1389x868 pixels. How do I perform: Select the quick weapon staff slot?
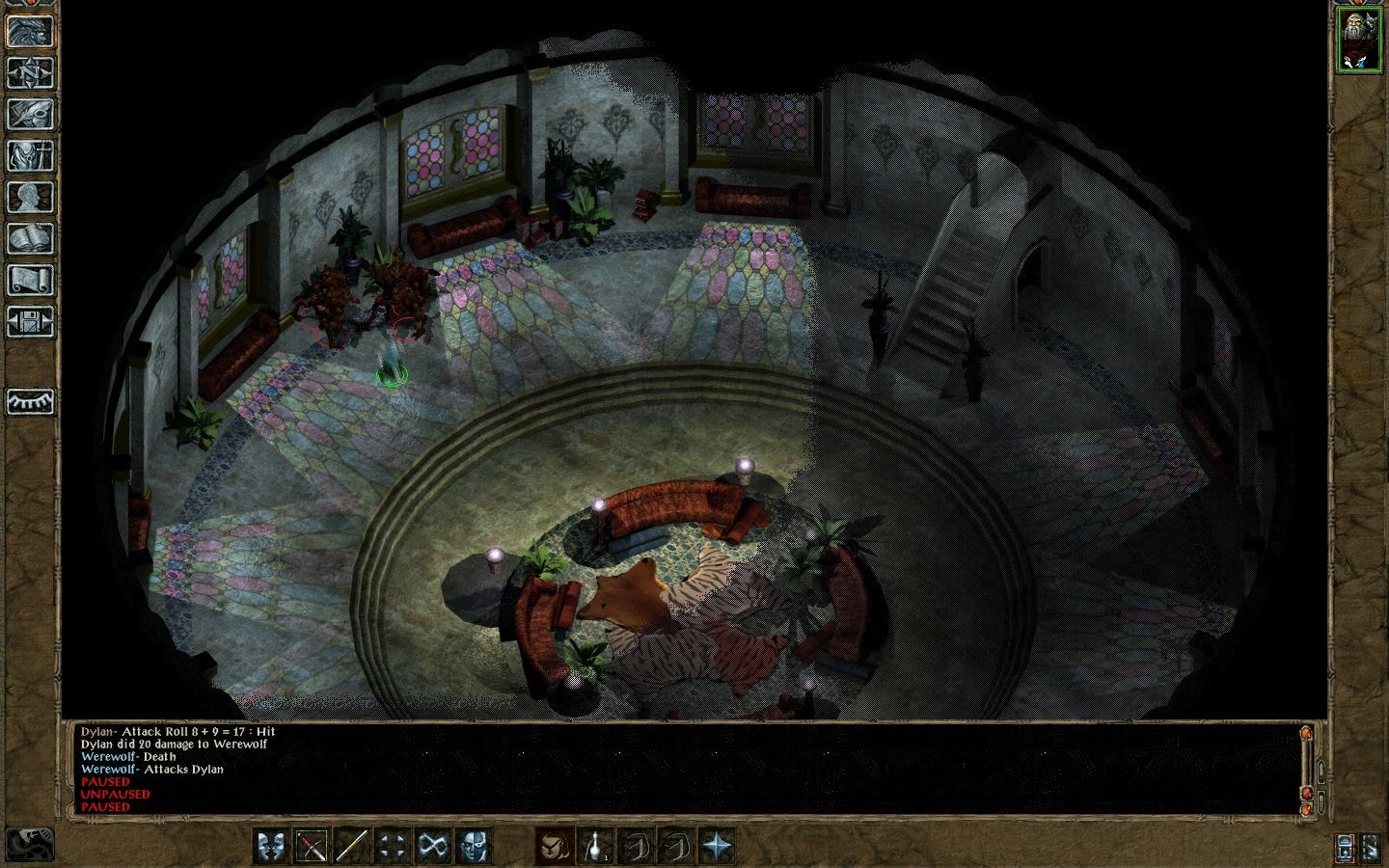click(351, 845)
